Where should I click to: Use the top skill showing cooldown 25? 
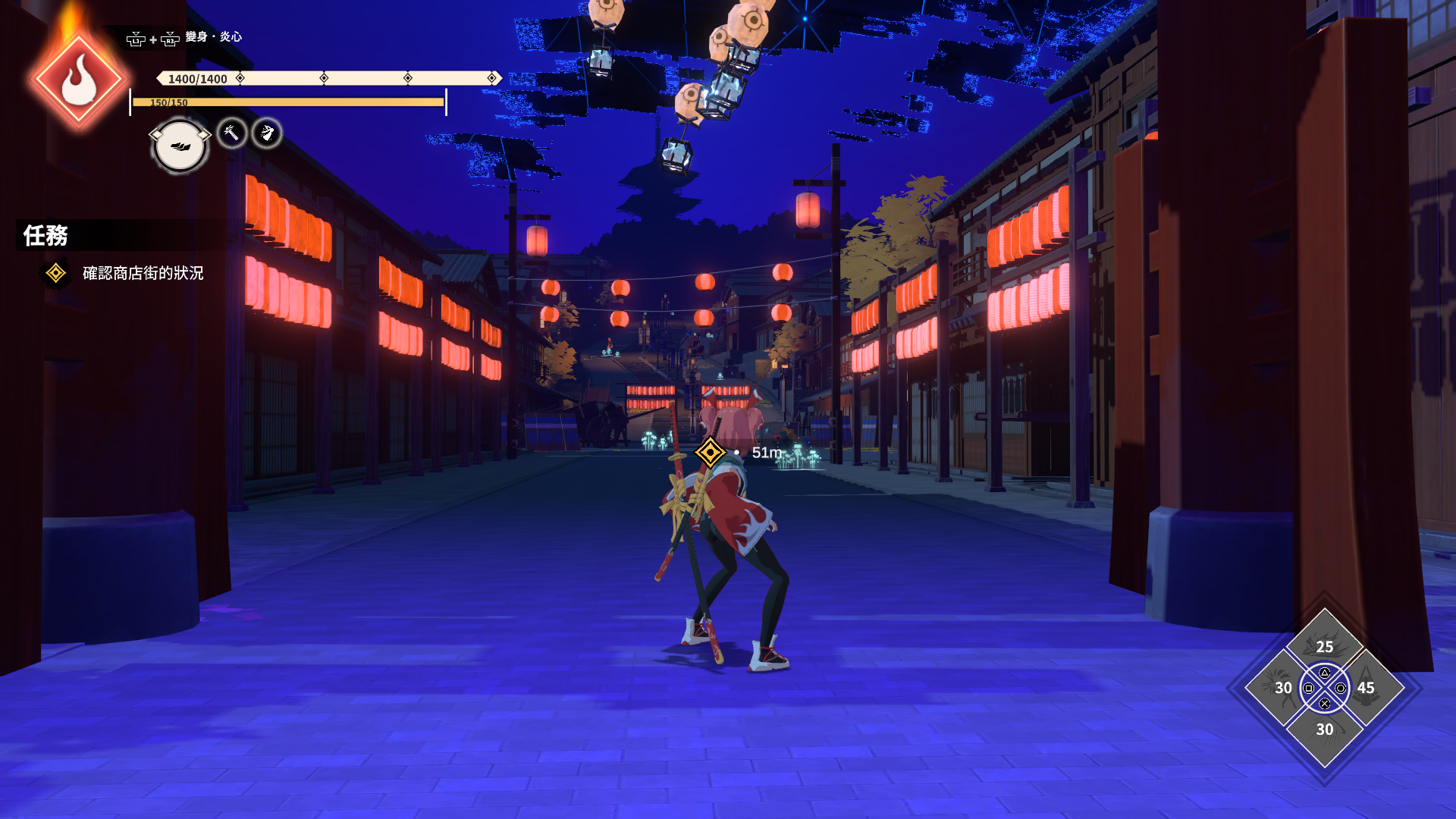click(1324, 642)
